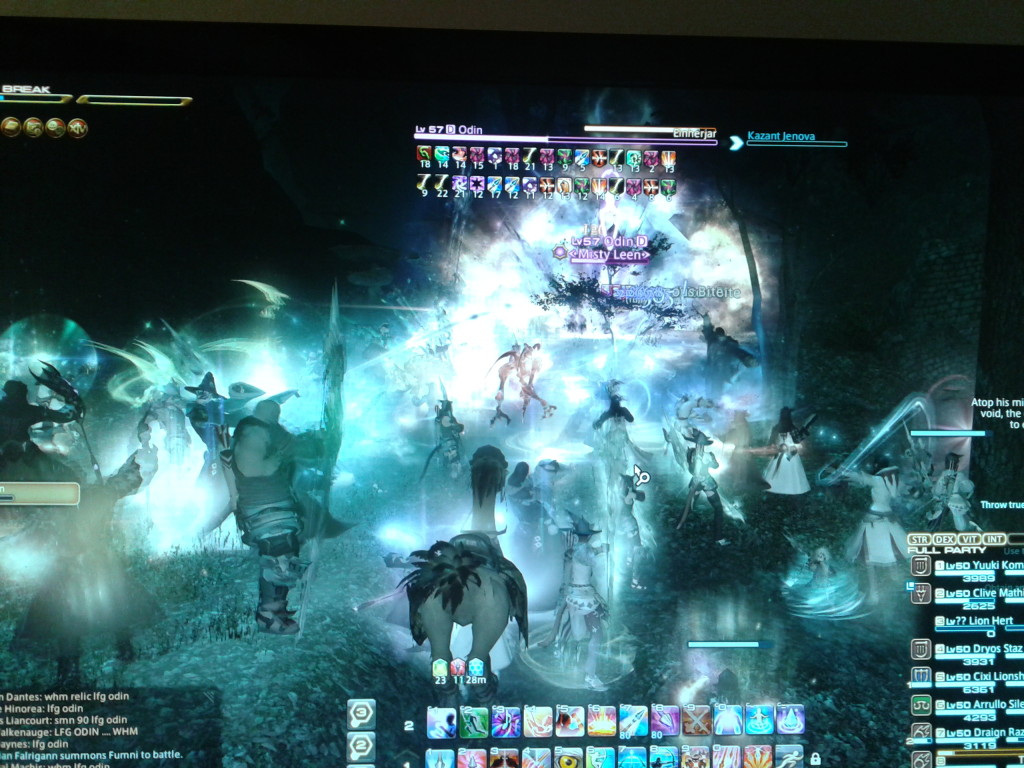Select Kazant Jenova target-of-target name

pos(796,136)
